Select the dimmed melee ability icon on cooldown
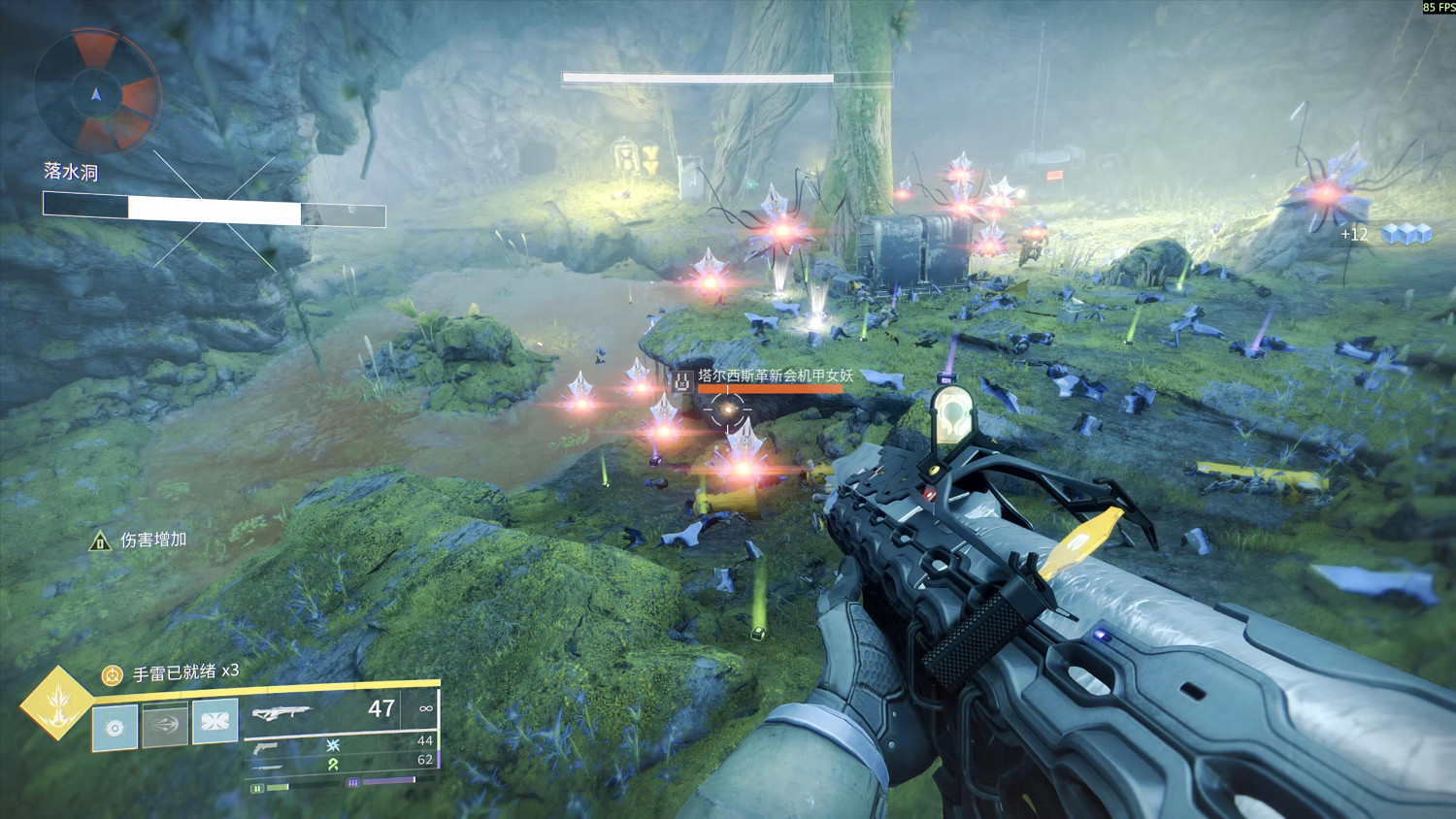The image size is (1456, 819). 165,725
